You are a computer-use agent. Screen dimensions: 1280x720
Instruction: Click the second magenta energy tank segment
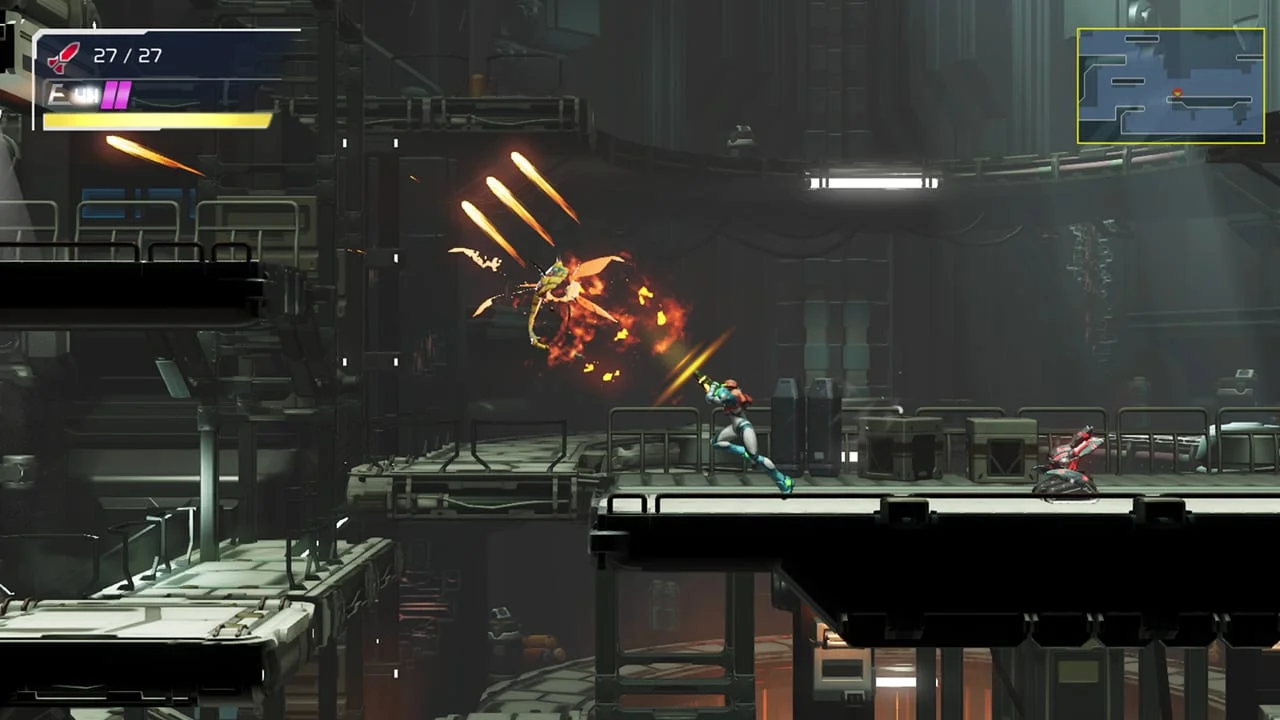[122, 94]
